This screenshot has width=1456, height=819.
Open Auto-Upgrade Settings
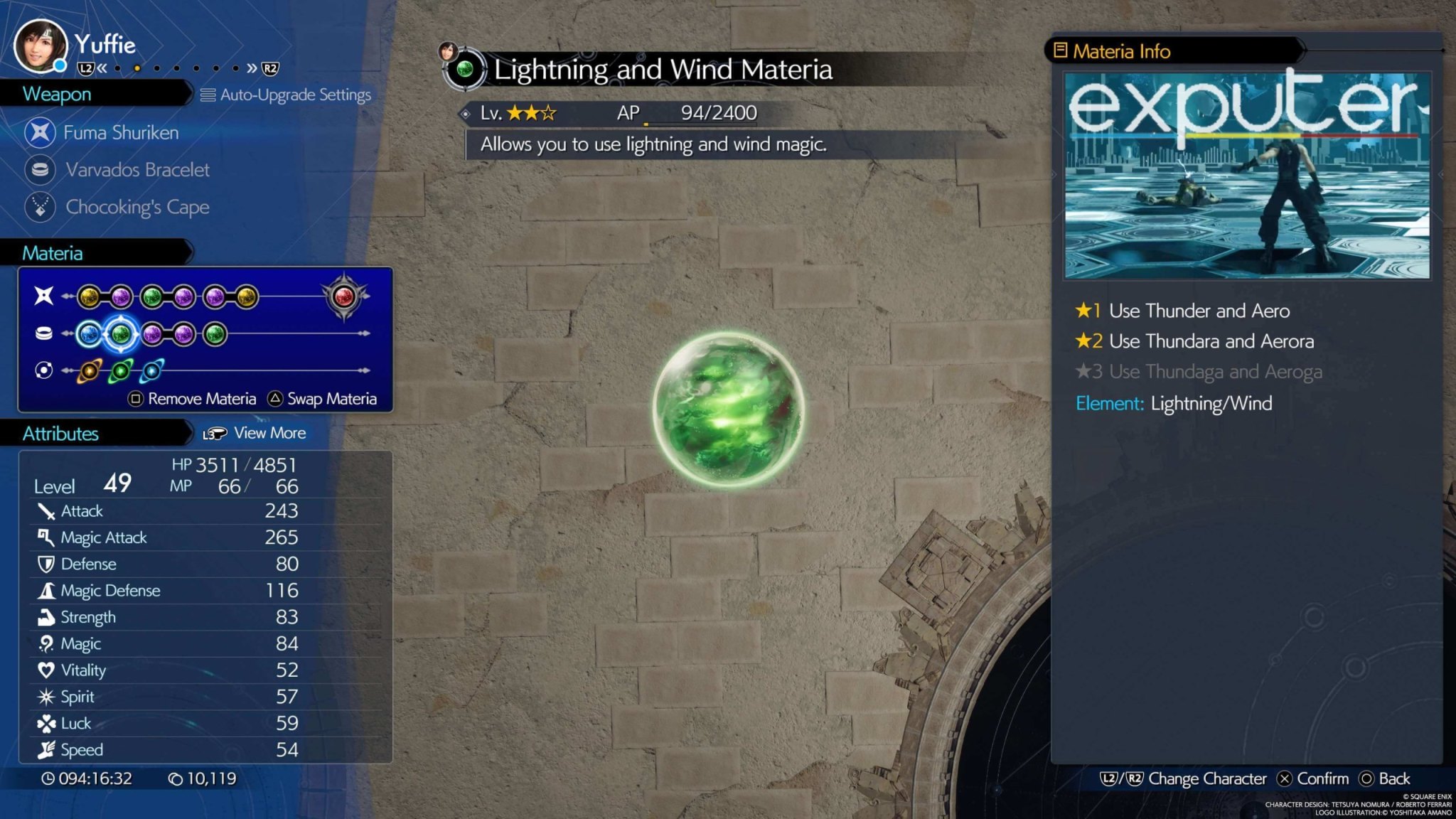[287, 95]
